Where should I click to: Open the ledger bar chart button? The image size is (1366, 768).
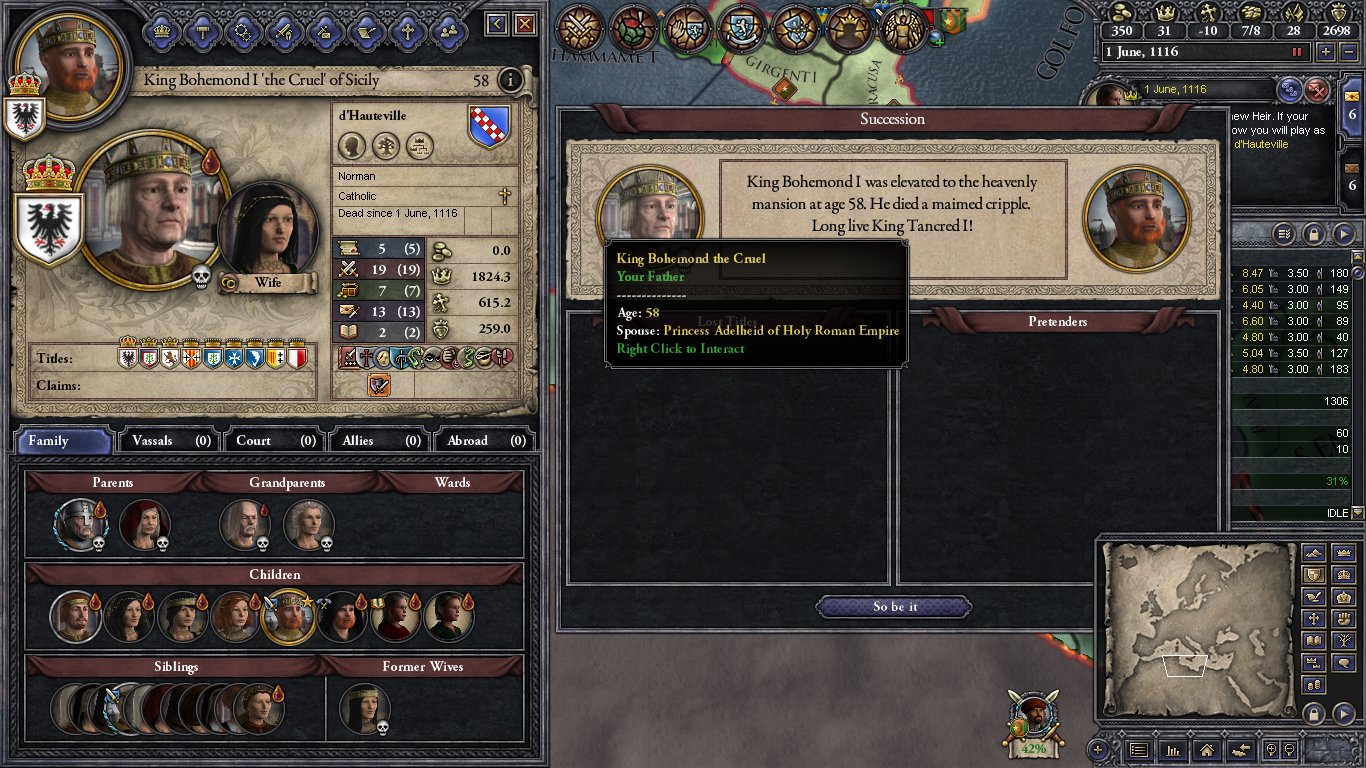click(x=1173, y=749)
